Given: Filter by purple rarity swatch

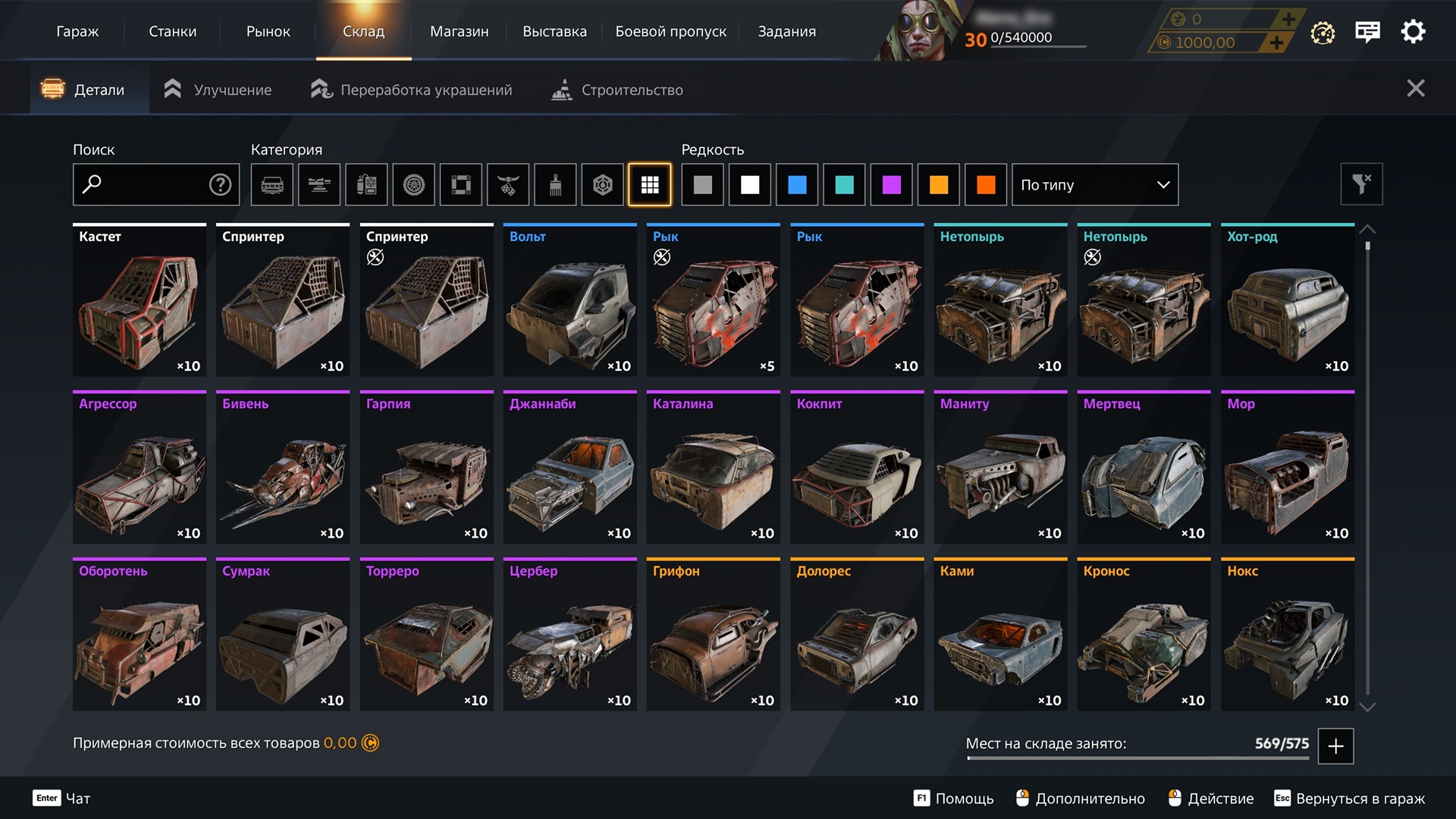Looking at the screenshot, I should click(891, 184).
